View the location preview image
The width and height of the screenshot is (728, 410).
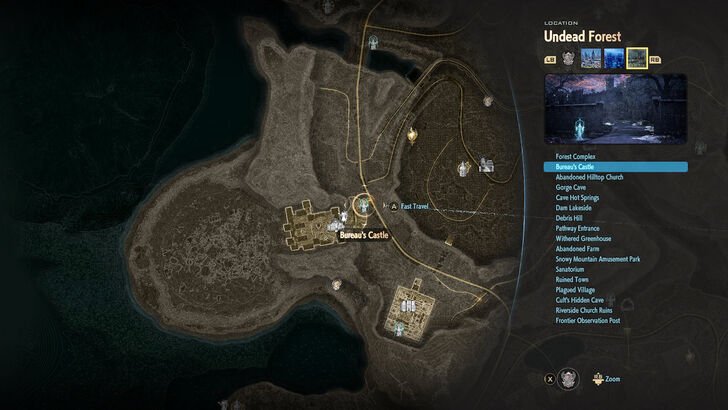tap(615, 107)
